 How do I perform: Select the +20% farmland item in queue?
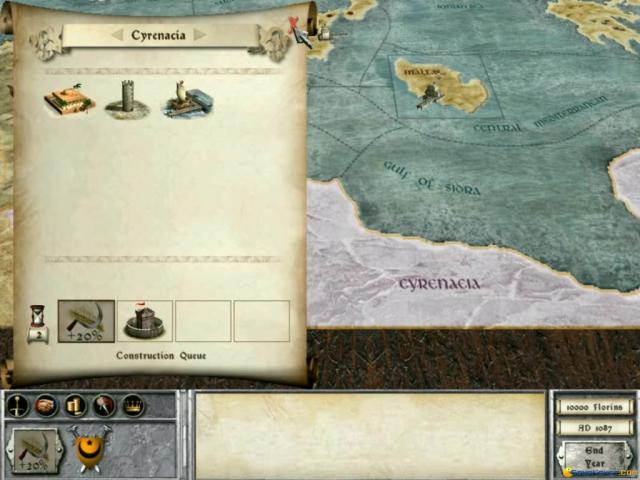point(86,321)
